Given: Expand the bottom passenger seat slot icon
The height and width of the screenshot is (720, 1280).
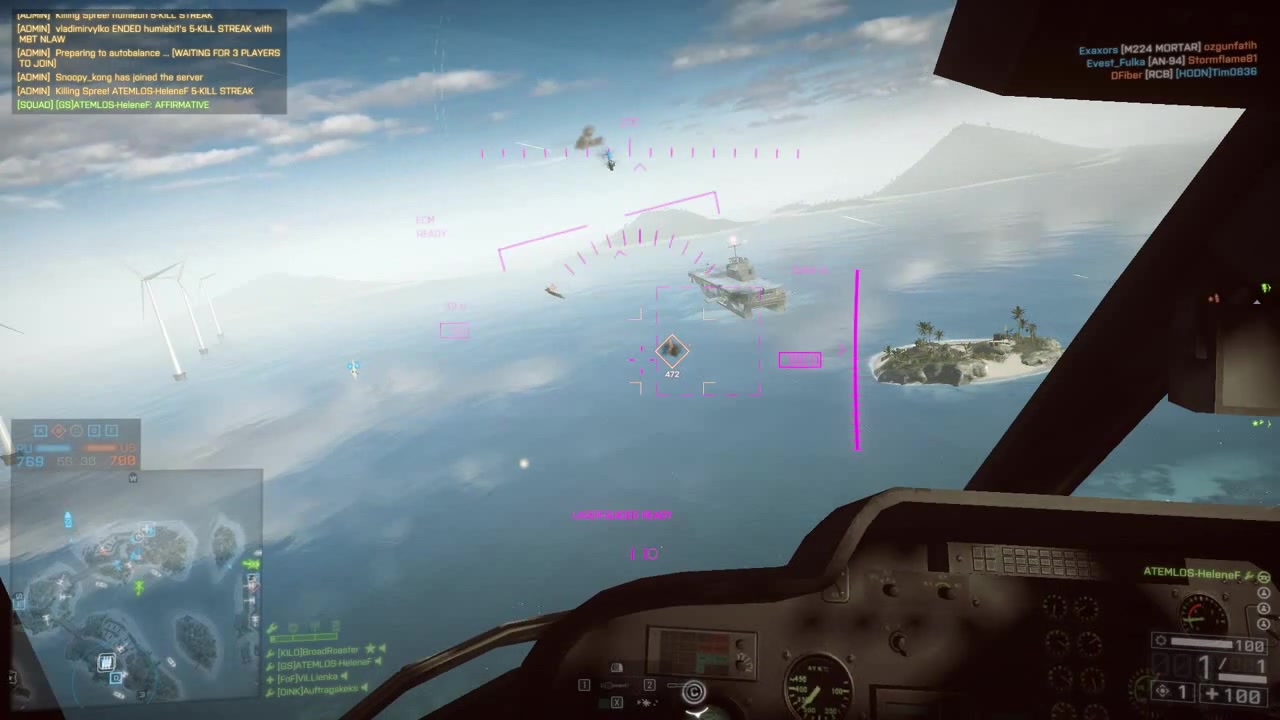Looking at the screenshot, I should pos(1263,623).
